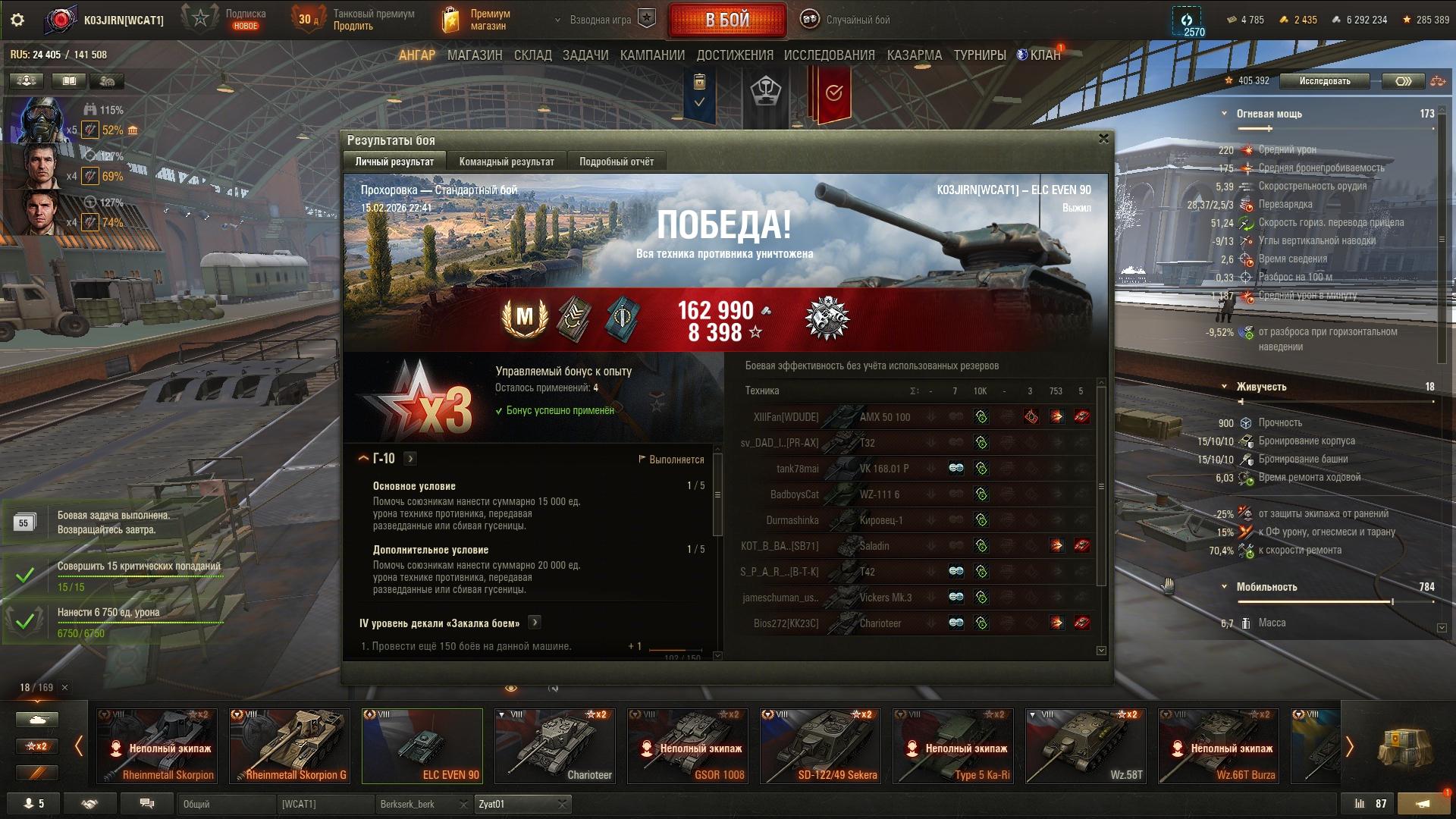Select the Charioteer tank in carousel
This screenshot has width=1456, height=819.
(554, 745)
